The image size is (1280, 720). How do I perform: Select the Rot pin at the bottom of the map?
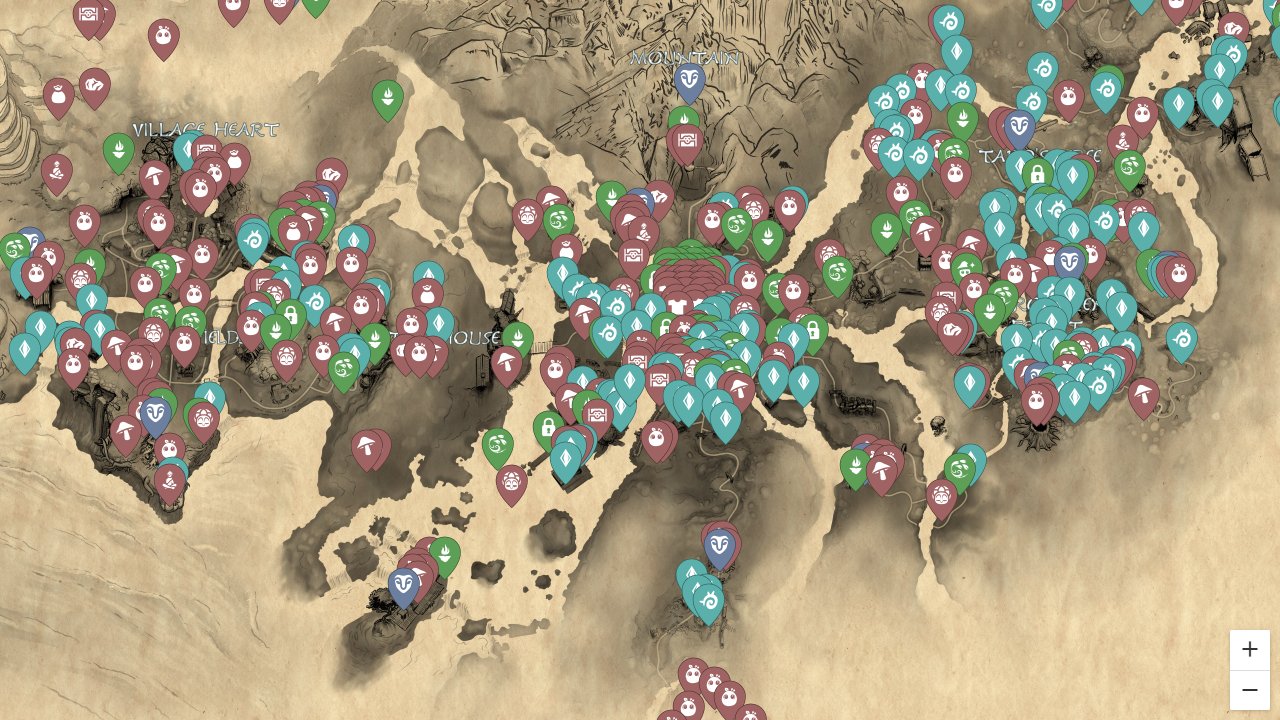(x=692, y=674)
